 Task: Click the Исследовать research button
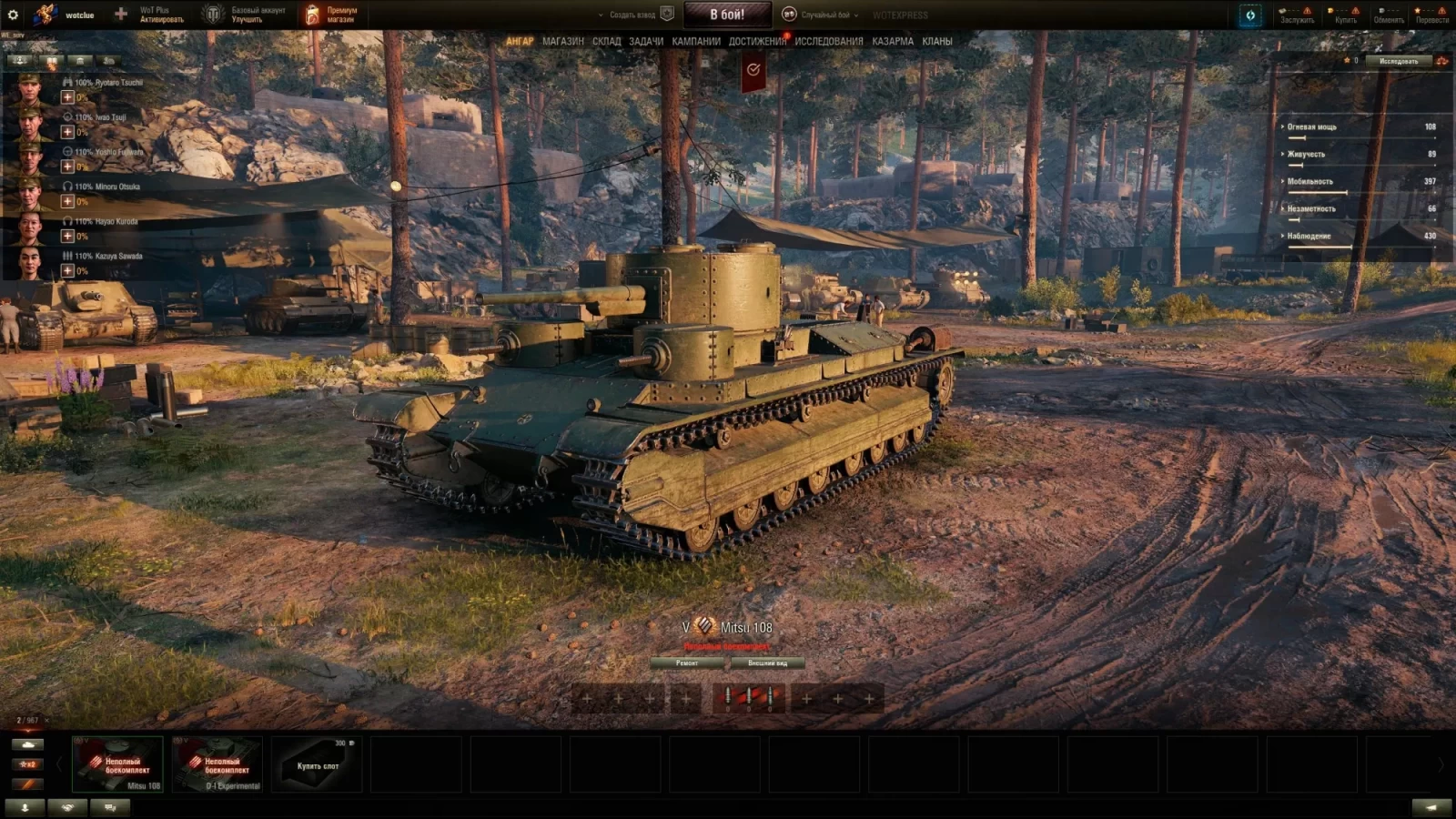[1398, 61]
